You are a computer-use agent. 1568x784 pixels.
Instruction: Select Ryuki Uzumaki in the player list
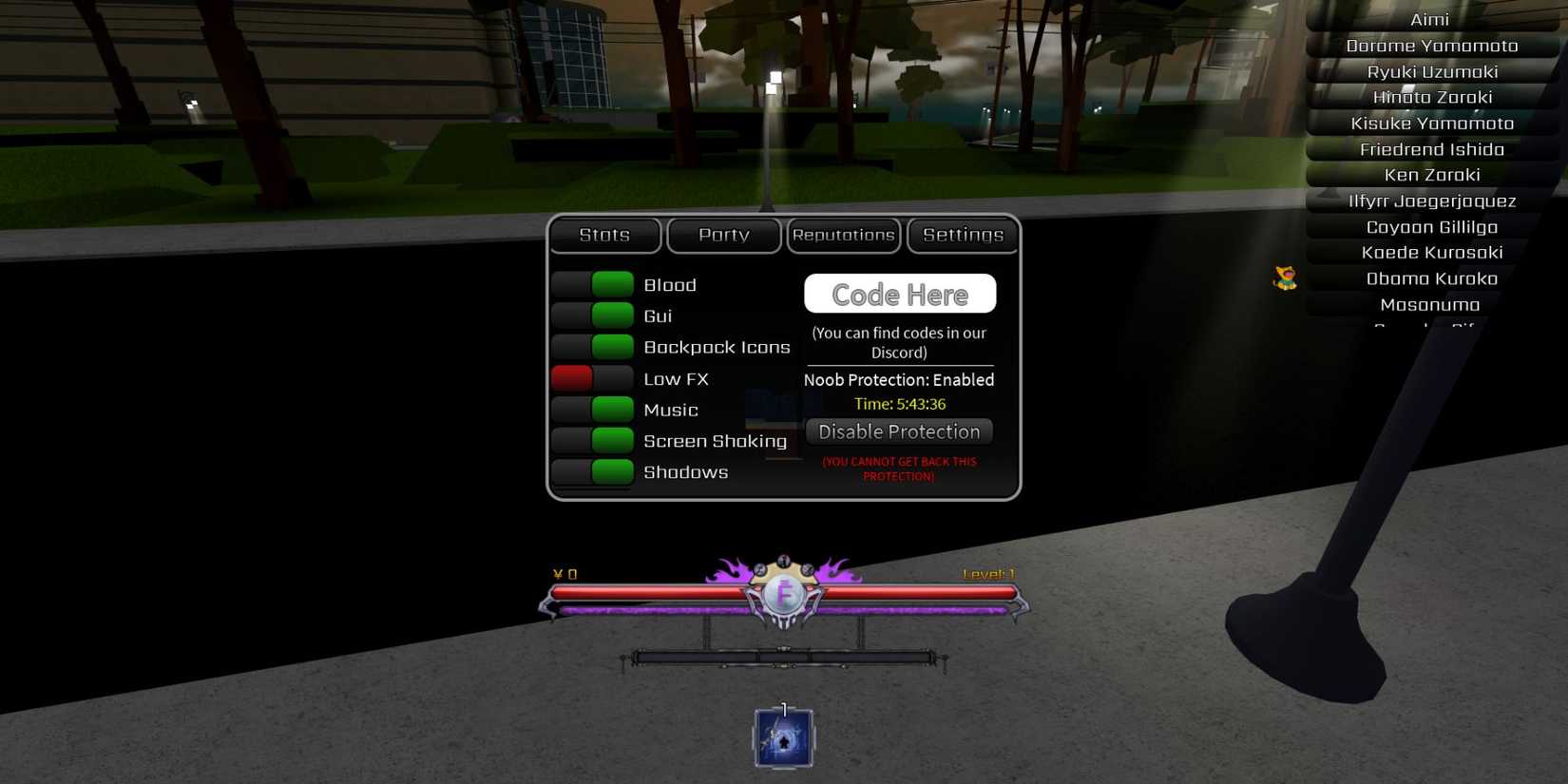(x=1432, y=70)
